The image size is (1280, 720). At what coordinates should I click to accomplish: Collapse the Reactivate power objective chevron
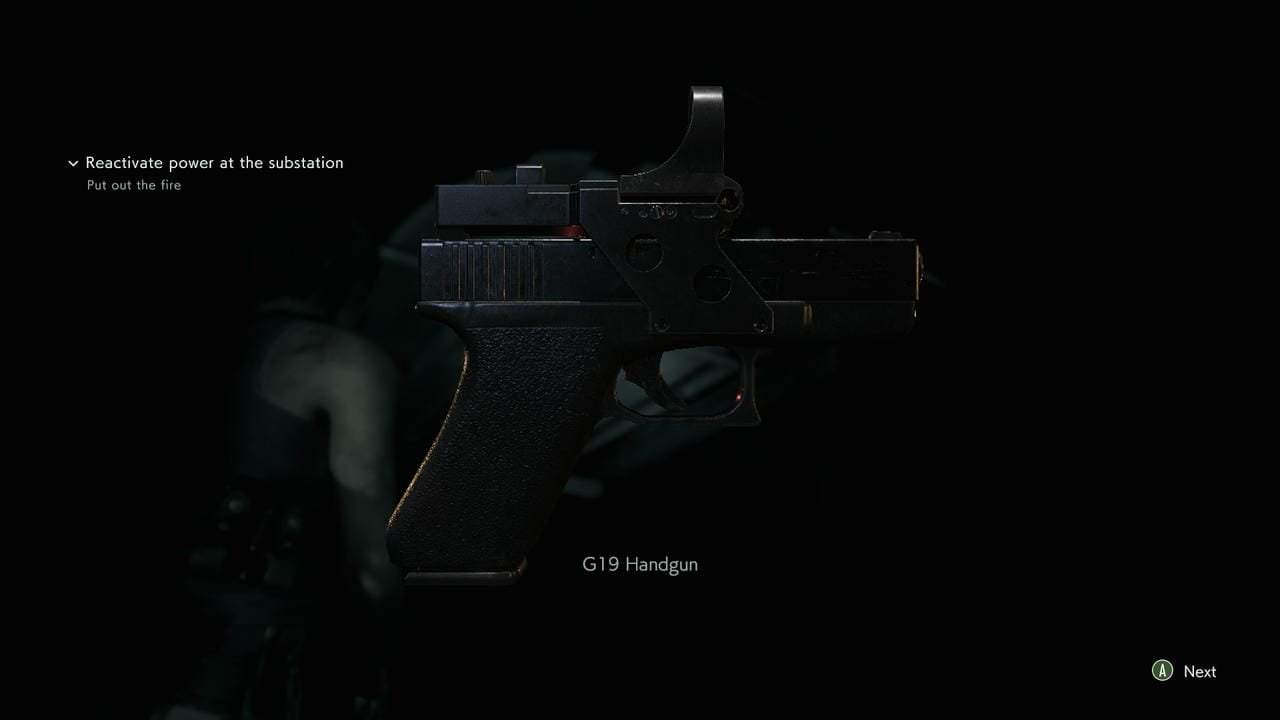73,163
